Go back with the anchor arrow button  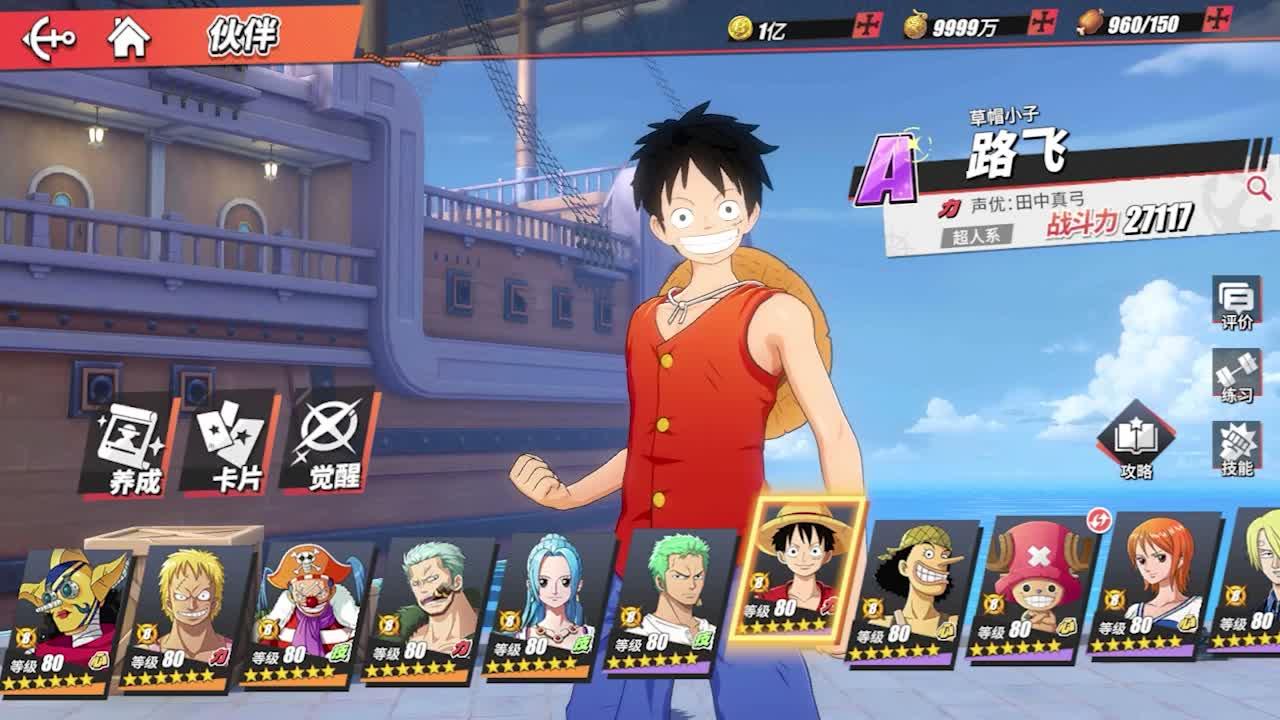(49, 38)
